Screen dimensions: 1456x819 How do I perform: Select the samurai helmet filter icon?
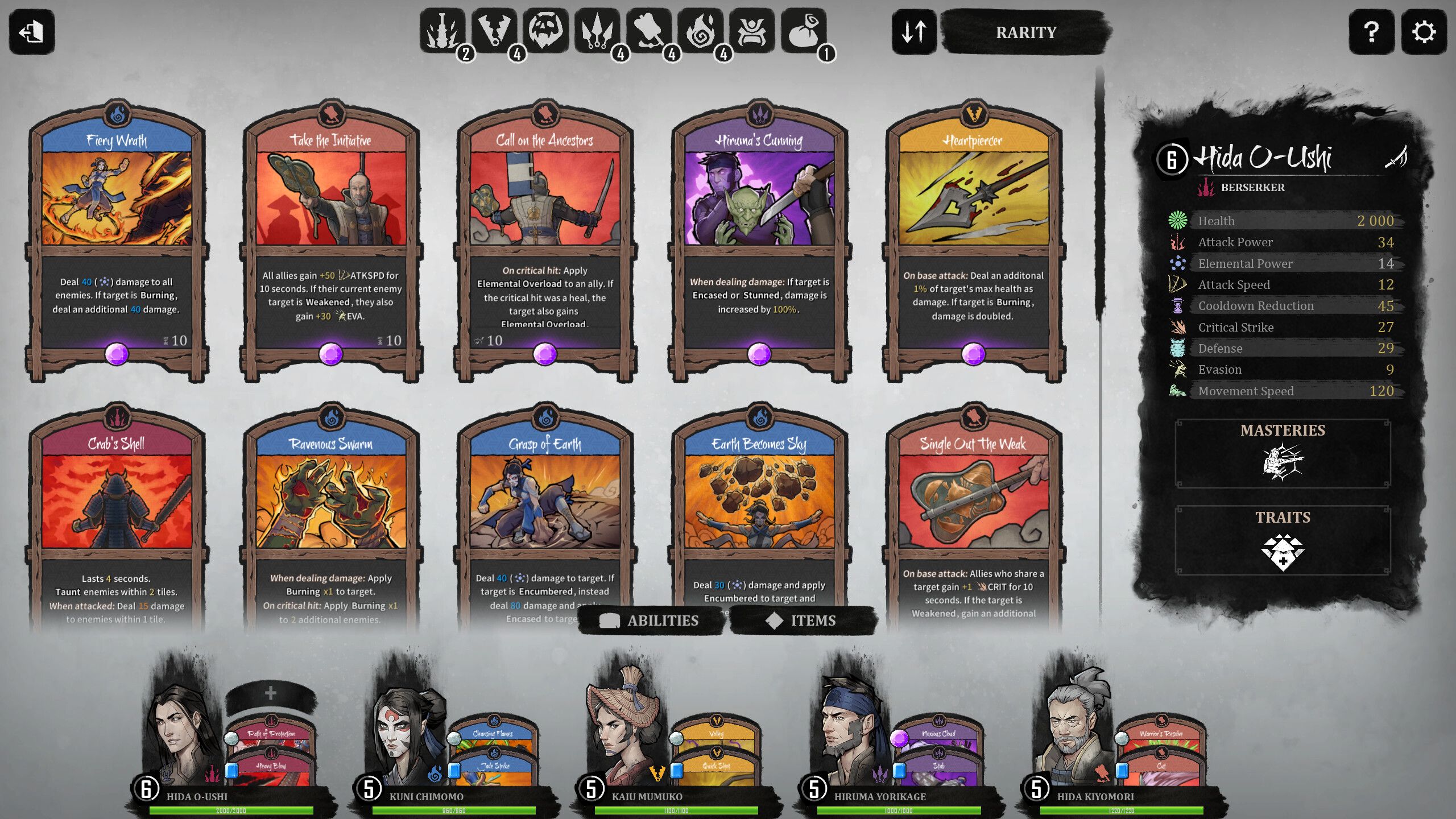pyautogui.click(x=752, y=30)
